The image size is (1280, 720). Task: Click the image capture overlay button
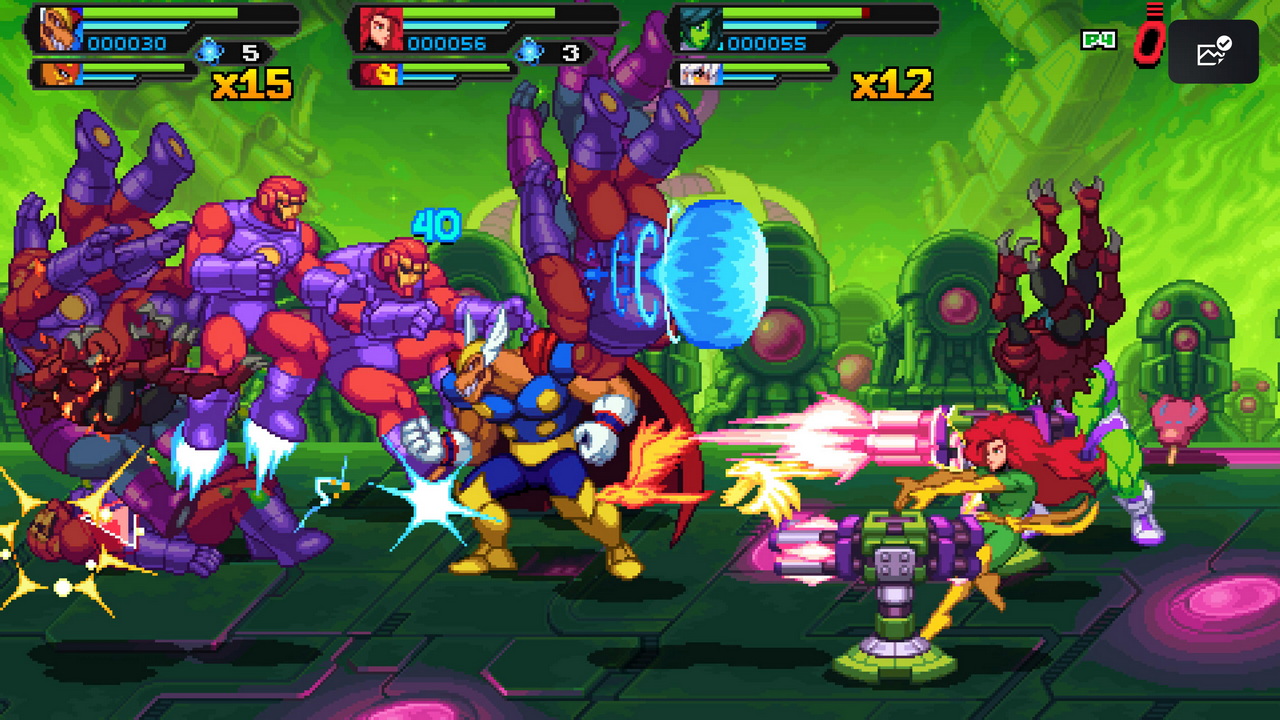(1213, 51)
